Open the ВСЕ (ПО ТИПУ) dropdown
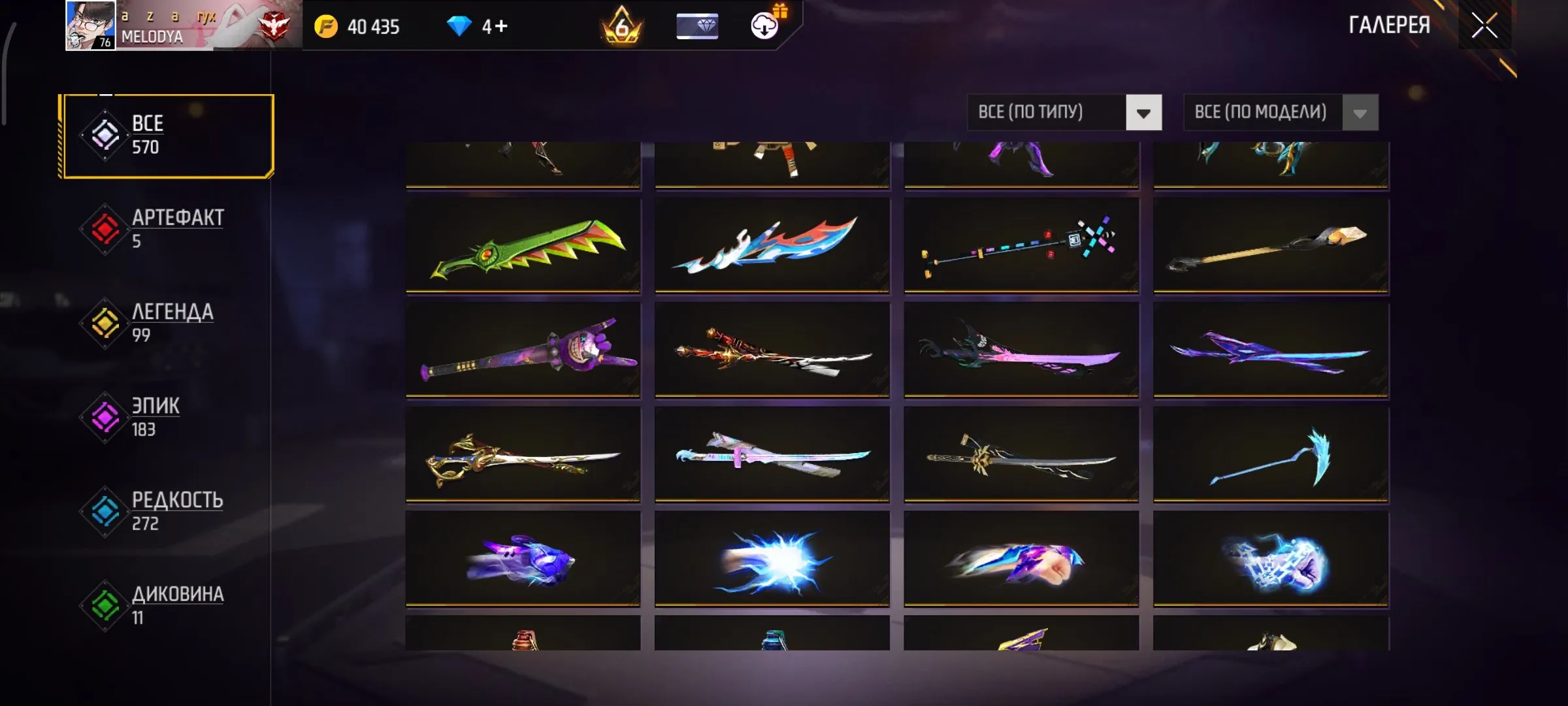 click(1029, 112)
